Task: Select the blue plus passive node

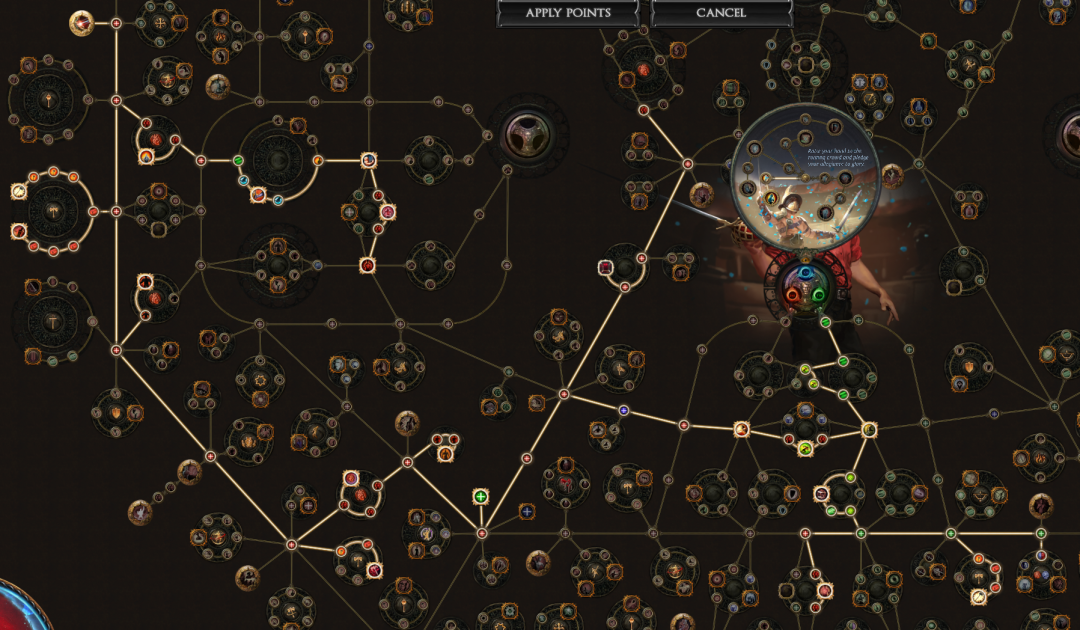Action: [x=527, y=511]
